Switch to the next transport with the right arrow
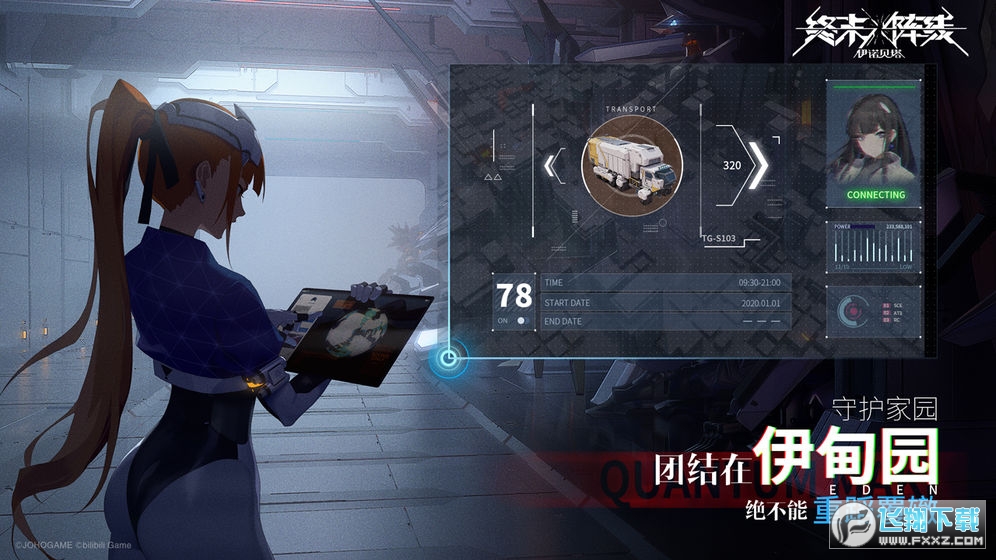Image resolution: width=996 pixels, height=560 pixels. 759,166
